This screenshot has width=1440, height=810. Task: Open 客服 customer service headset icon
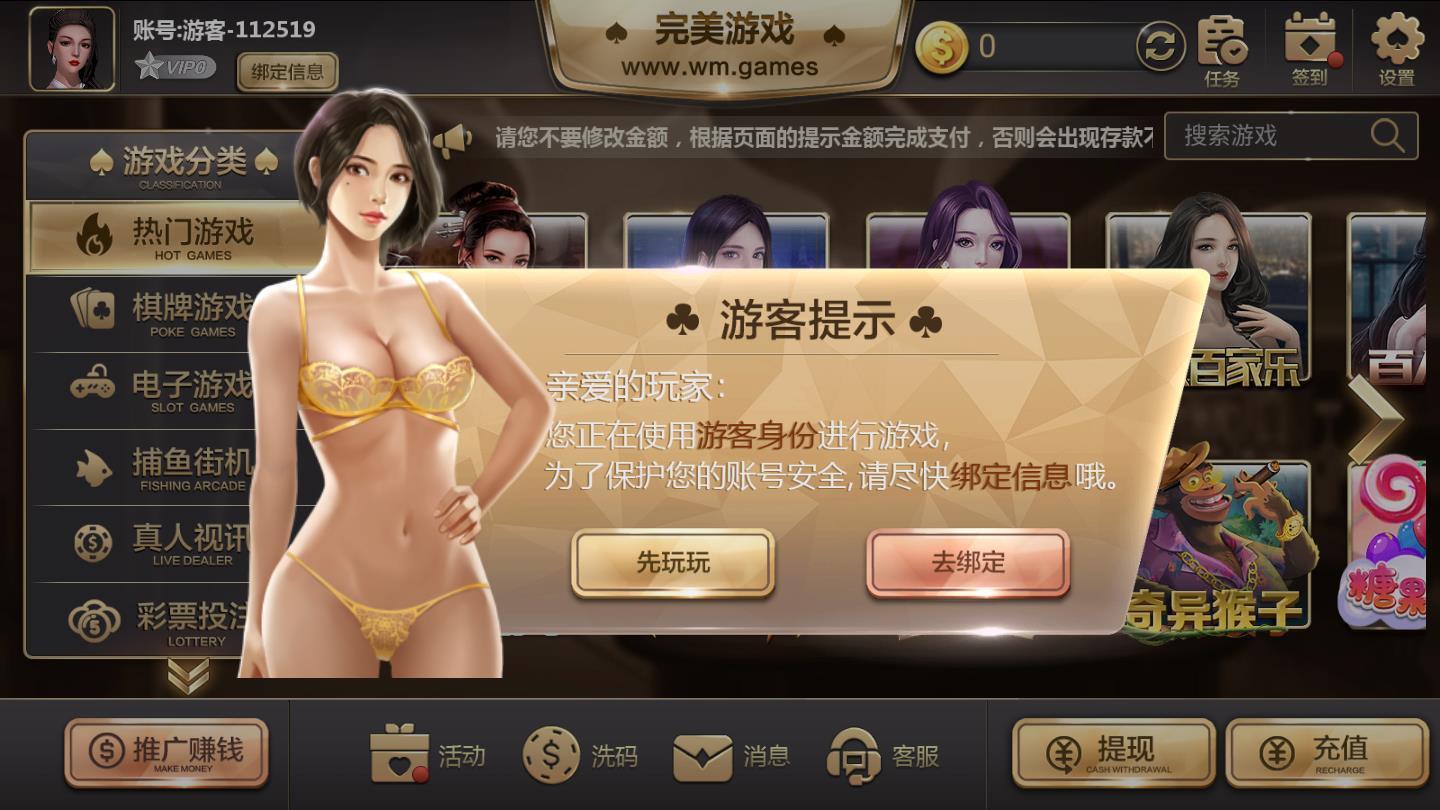pos(855,757)
